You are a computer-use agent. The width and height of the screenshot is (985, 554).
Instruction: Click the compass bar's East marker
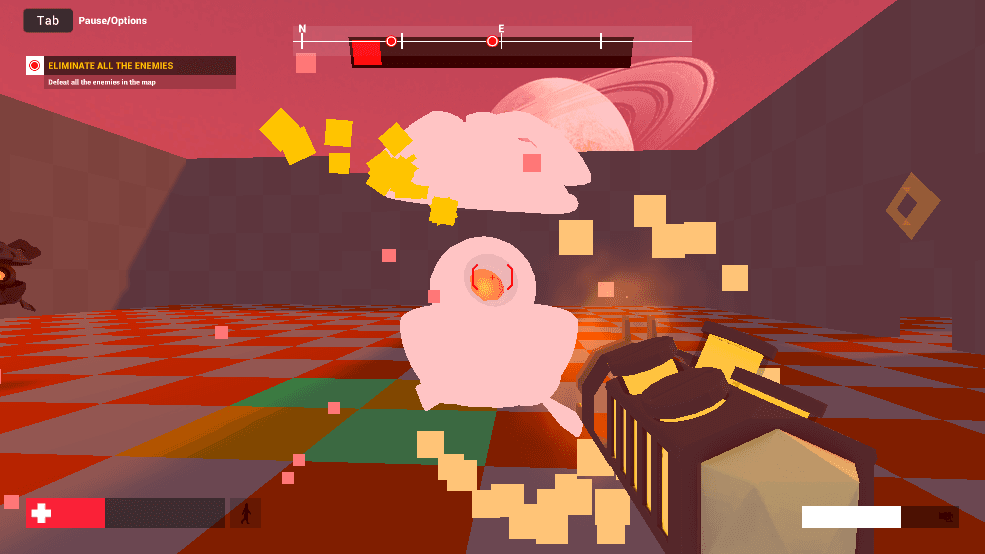[501, 29]
